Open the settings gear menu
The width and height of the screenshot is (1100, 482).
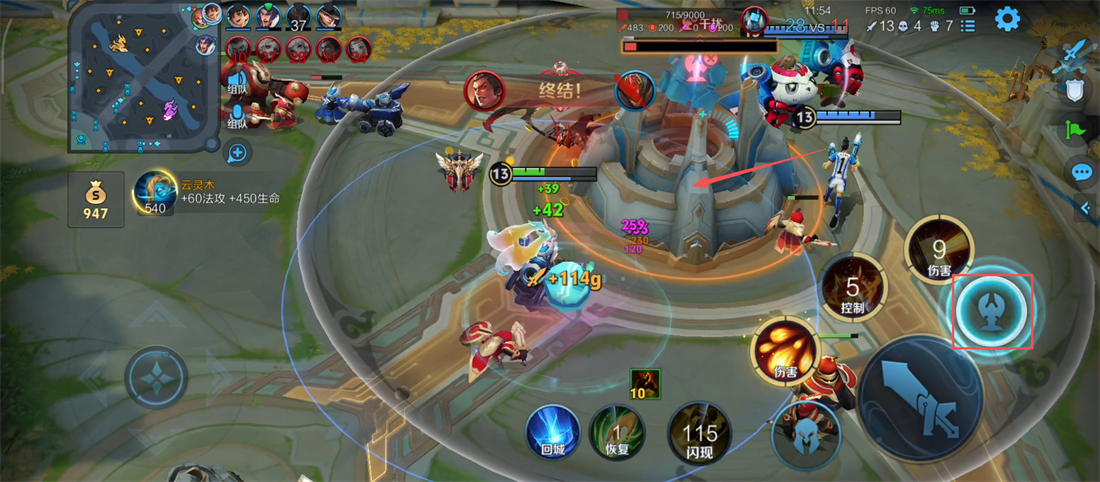pyautogui.click(x=1006, y=18)
